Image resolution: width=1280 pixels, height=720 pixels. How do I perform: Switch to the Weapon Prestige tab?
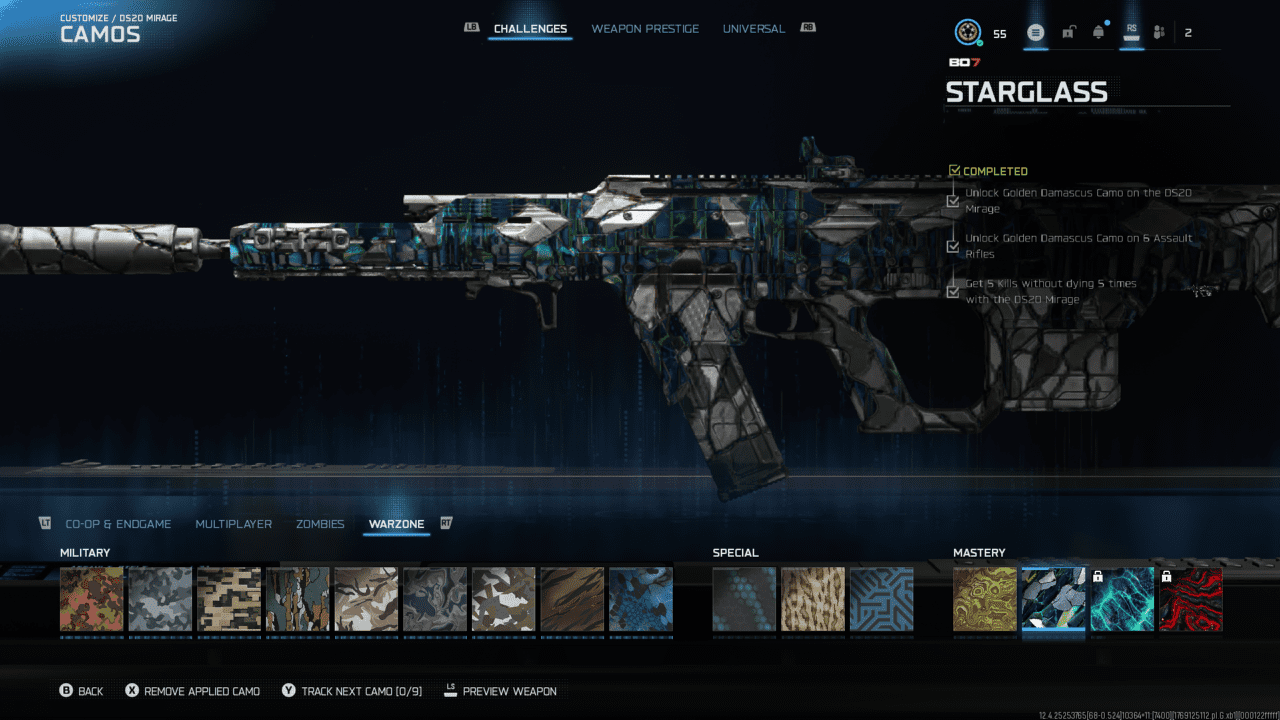645,29
